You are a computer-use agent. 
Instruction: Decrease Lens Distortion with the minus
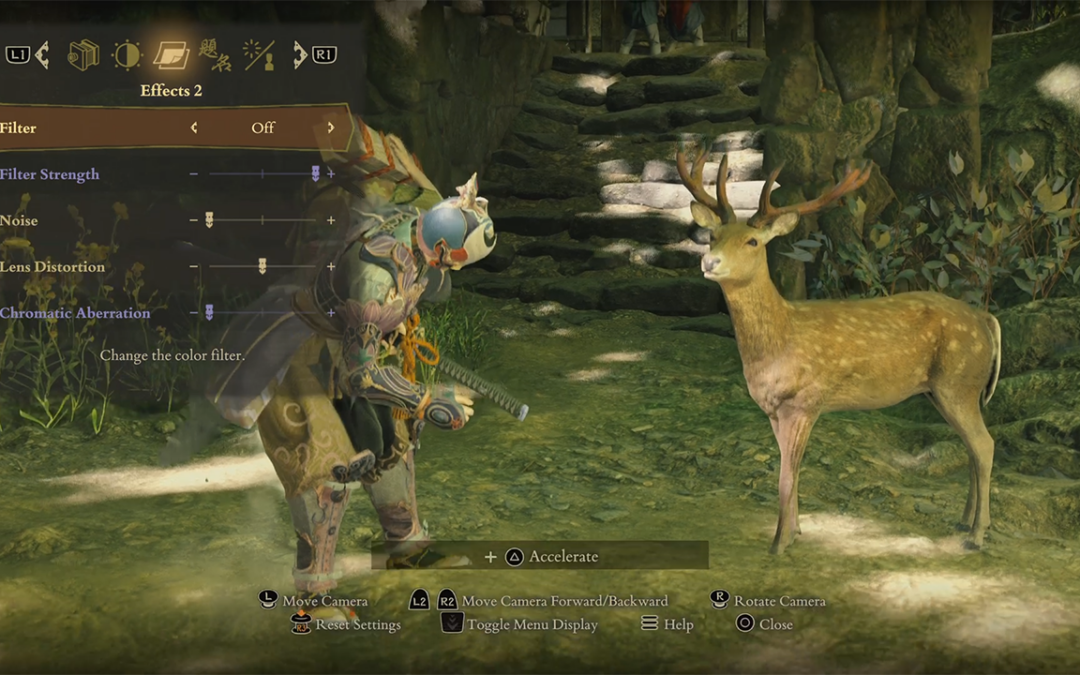tap(194, 266)
